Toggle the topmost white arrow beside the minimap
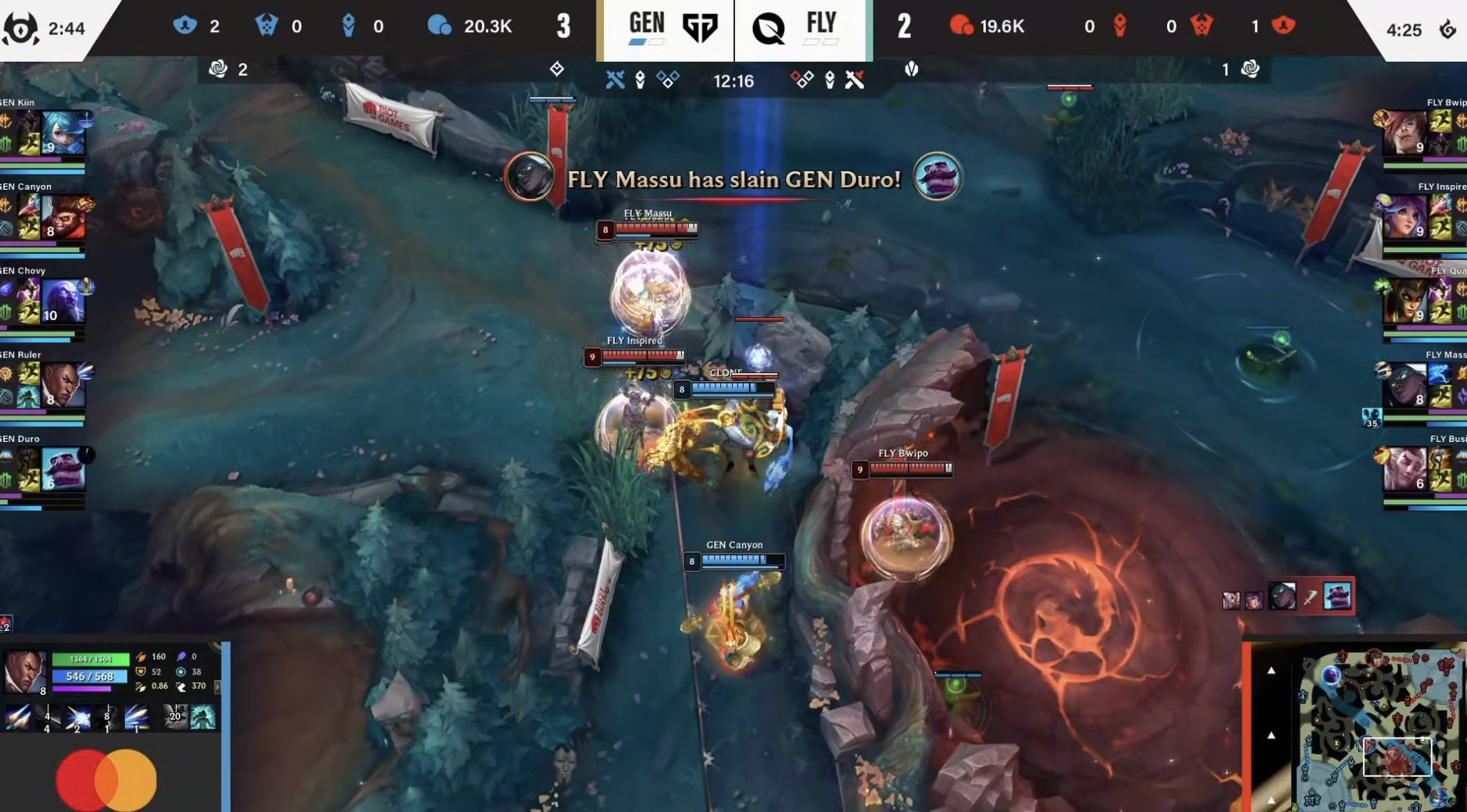Image resolution: width=1467 pixels, height=812 pixels. pos(1271,671)
